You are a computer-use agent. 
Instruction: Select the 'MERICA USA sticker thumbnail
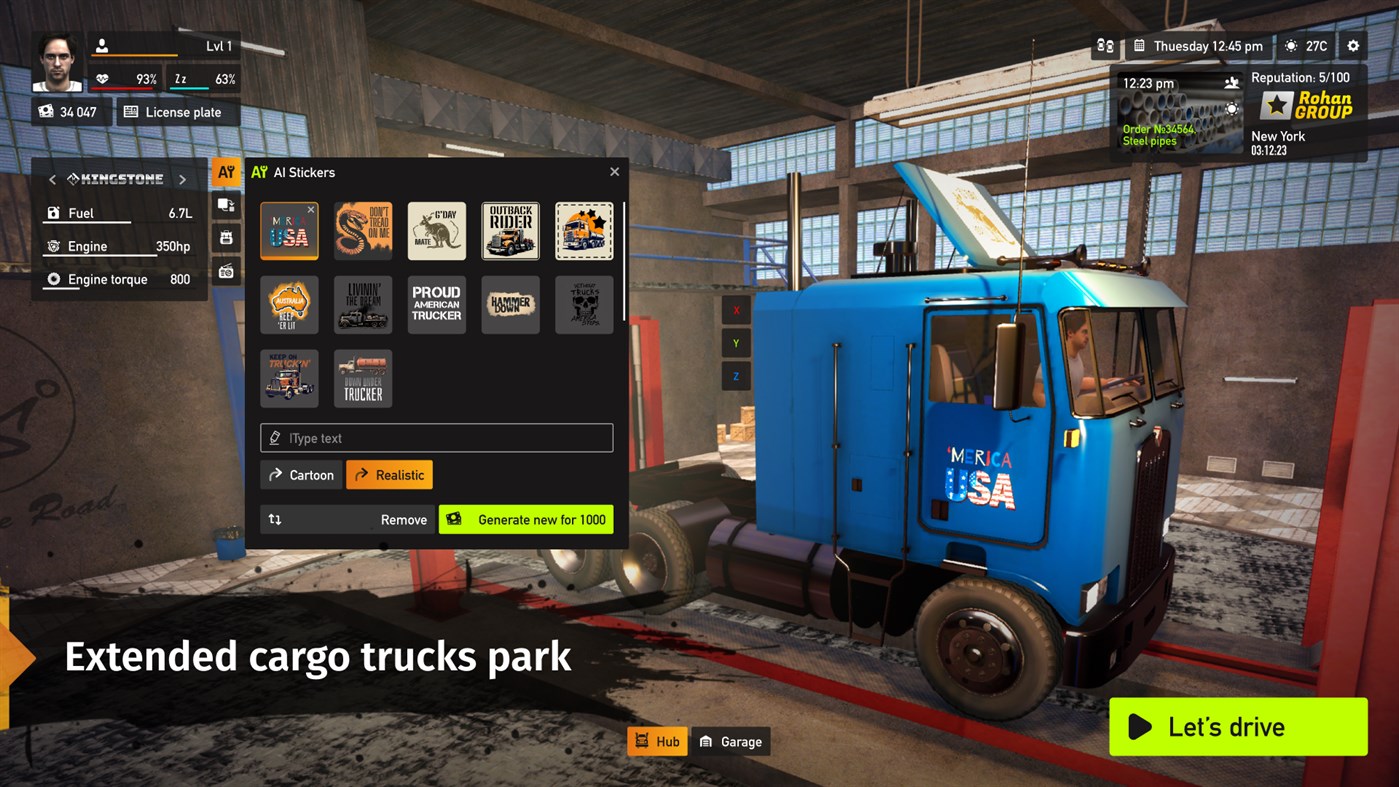pos(289,230)
